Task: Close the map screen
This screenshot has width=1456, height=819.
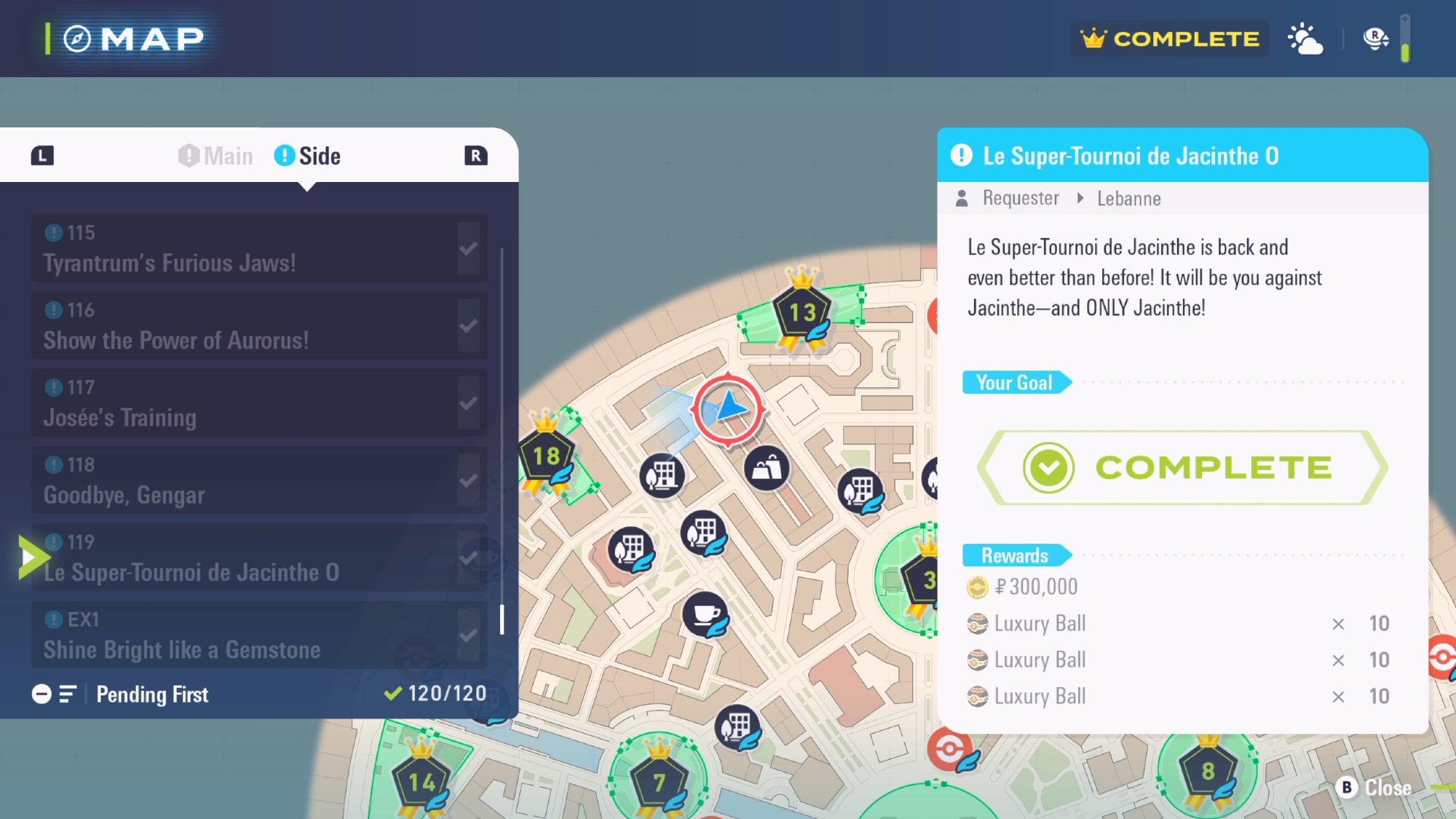Action: point(1374,788)
